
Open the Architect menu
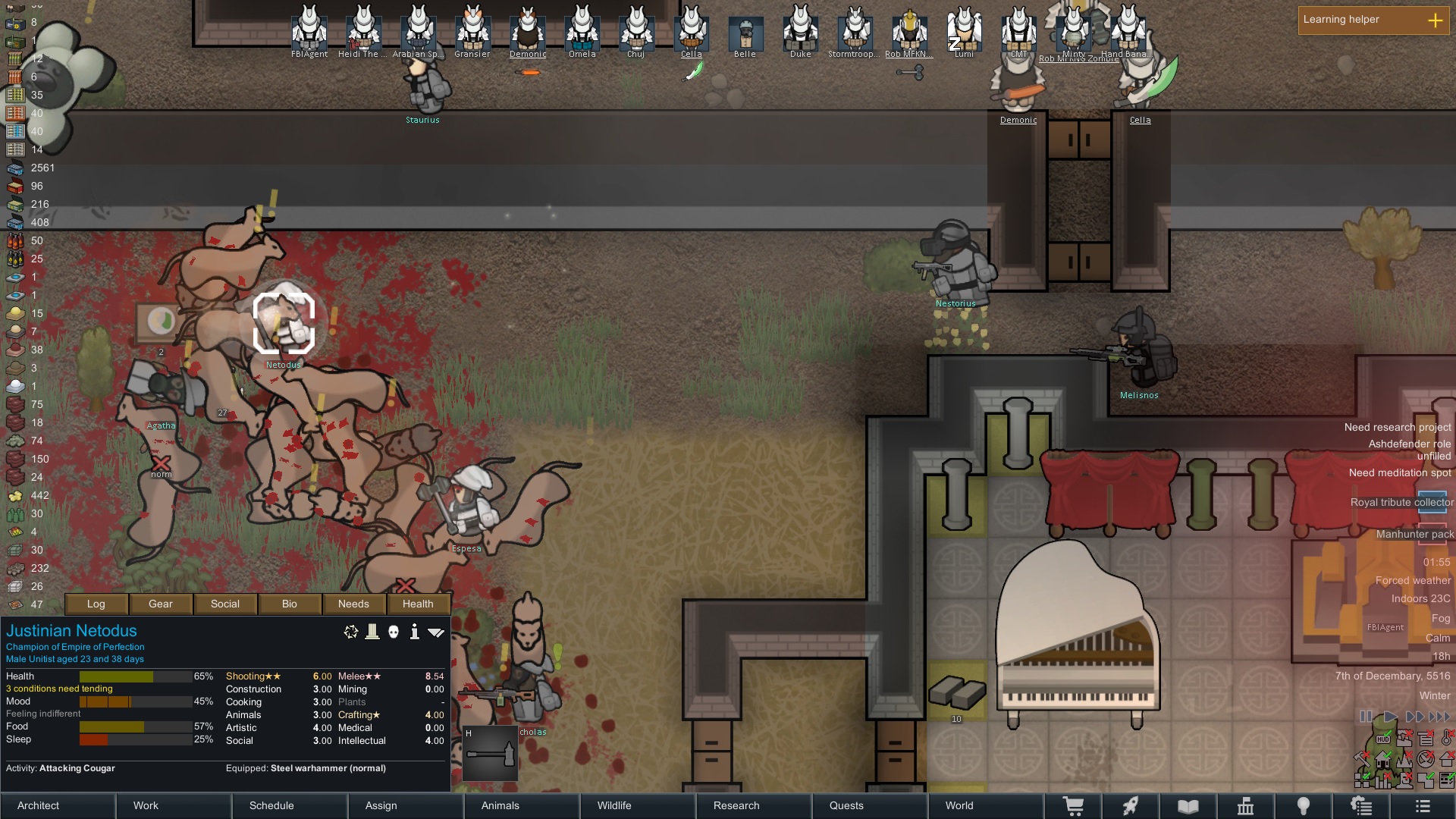[39, 805]
